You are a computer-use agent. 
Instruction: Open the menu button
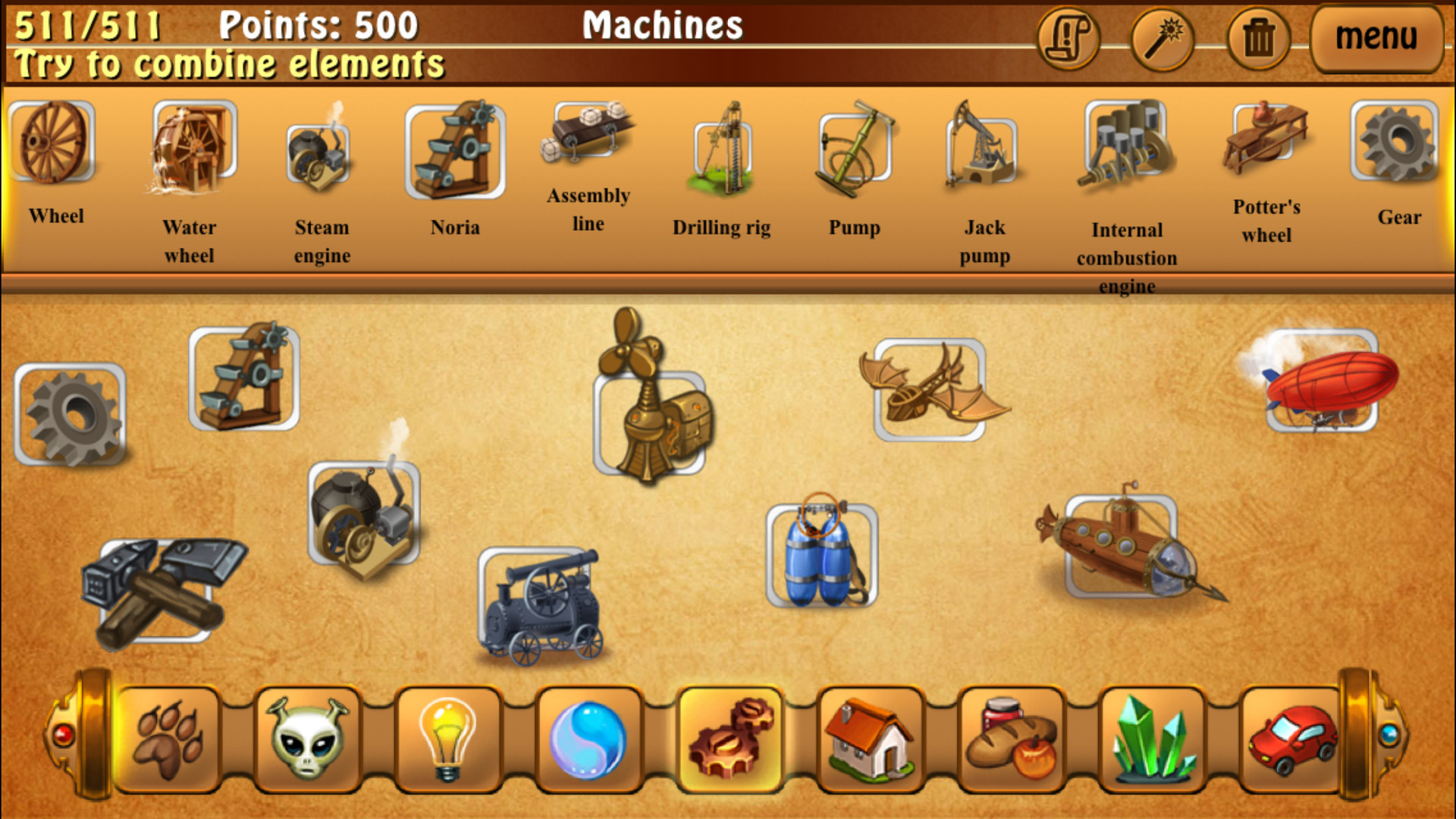pyautogui.click(x=1376, y=36)
